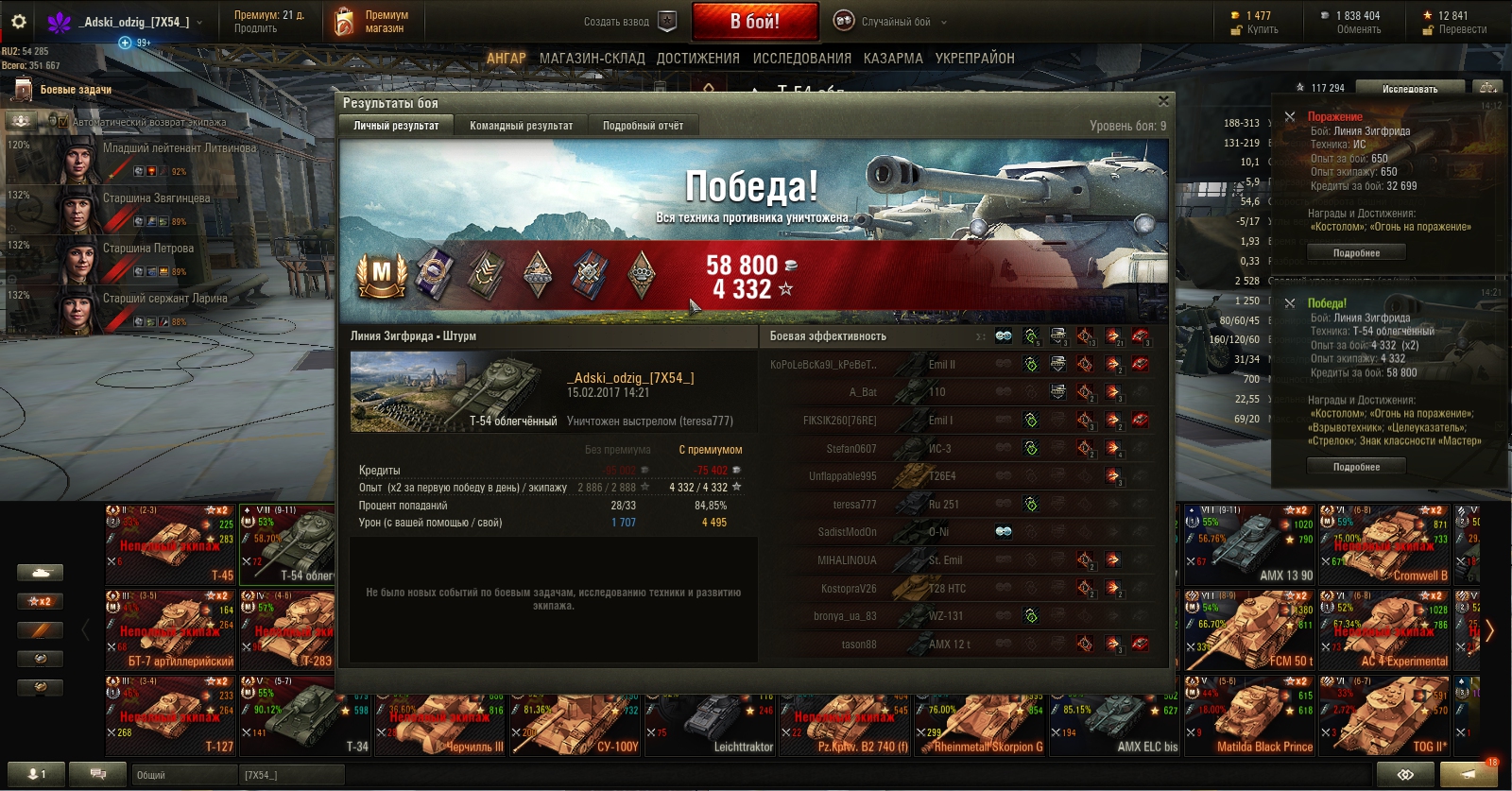This screenshot has height=791, width=1512.
Task: Open the Магазин-склад menu
Action: 592,59
